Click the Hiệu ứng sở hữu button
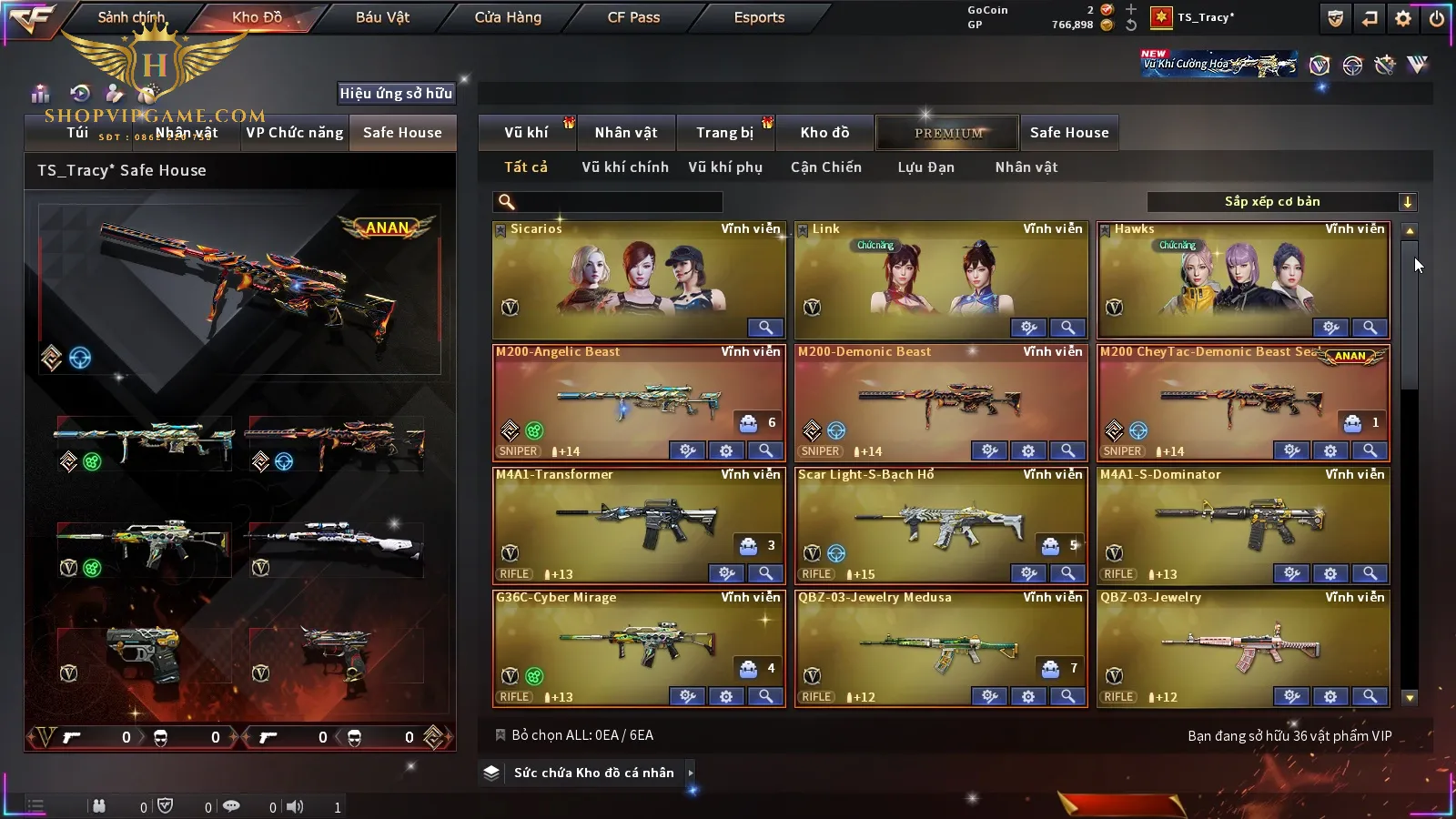 click(x=396, y=93)
